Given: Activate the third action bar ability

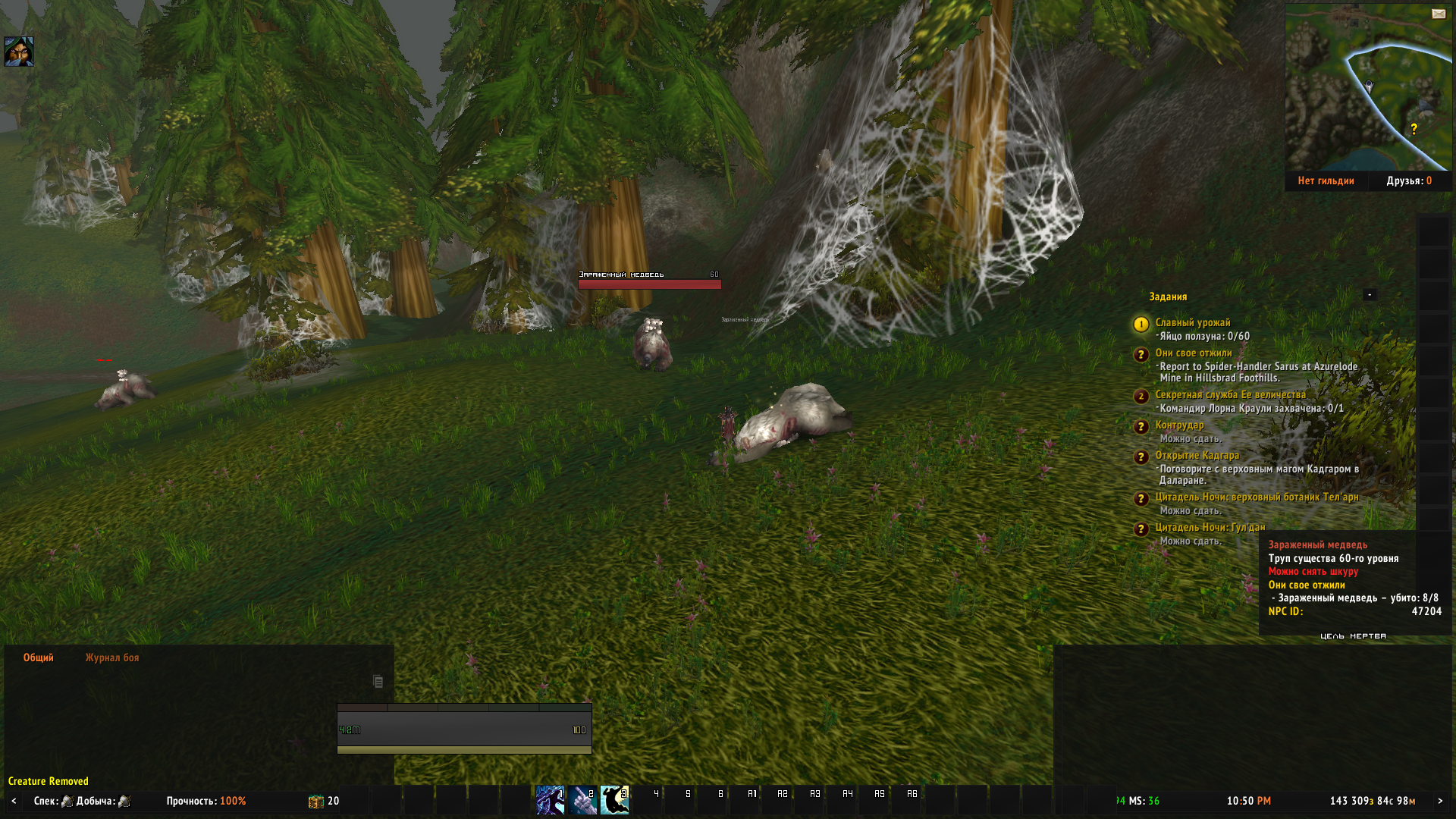Looking at the screenshot, I should tap(614, 800).
